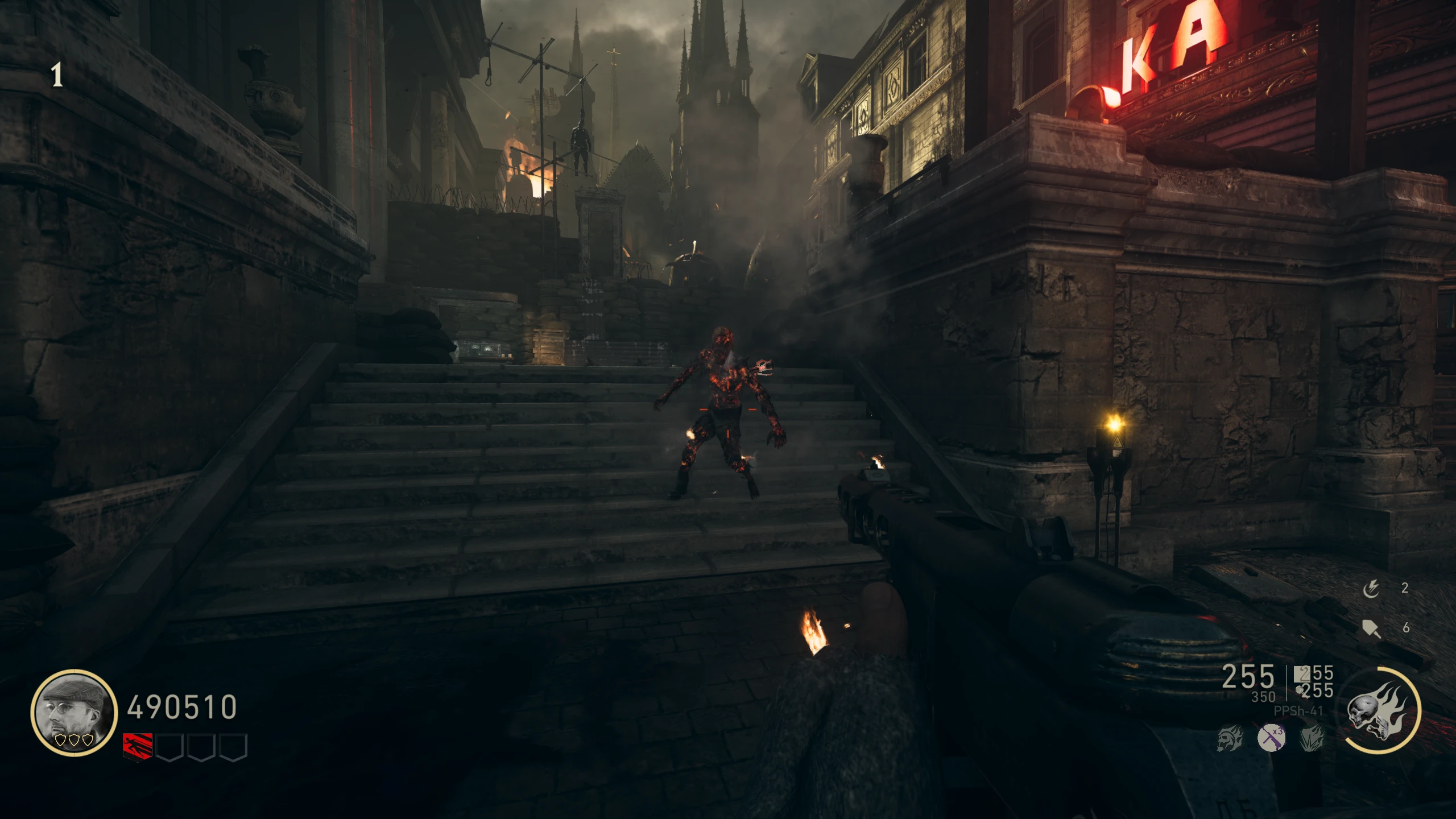The image size is (1456, 819).
Task: Click the flaming grass-burst mod icon
Action: point(1312,738)
